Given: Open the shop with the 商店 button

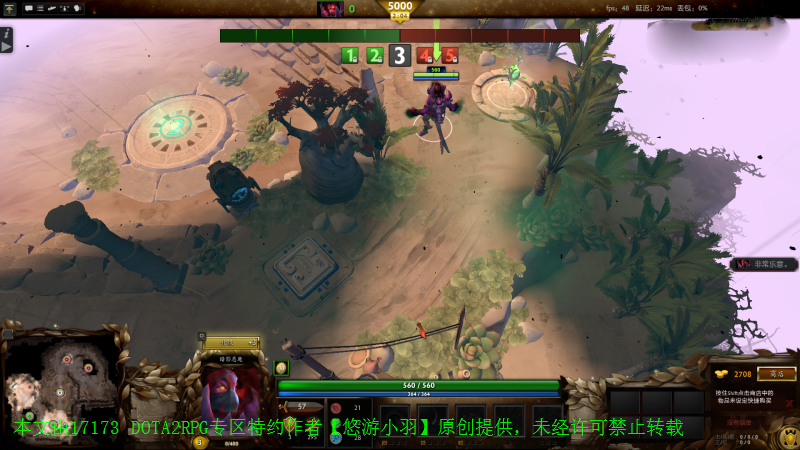Looking at the screenshot, I should coord(776,374).
